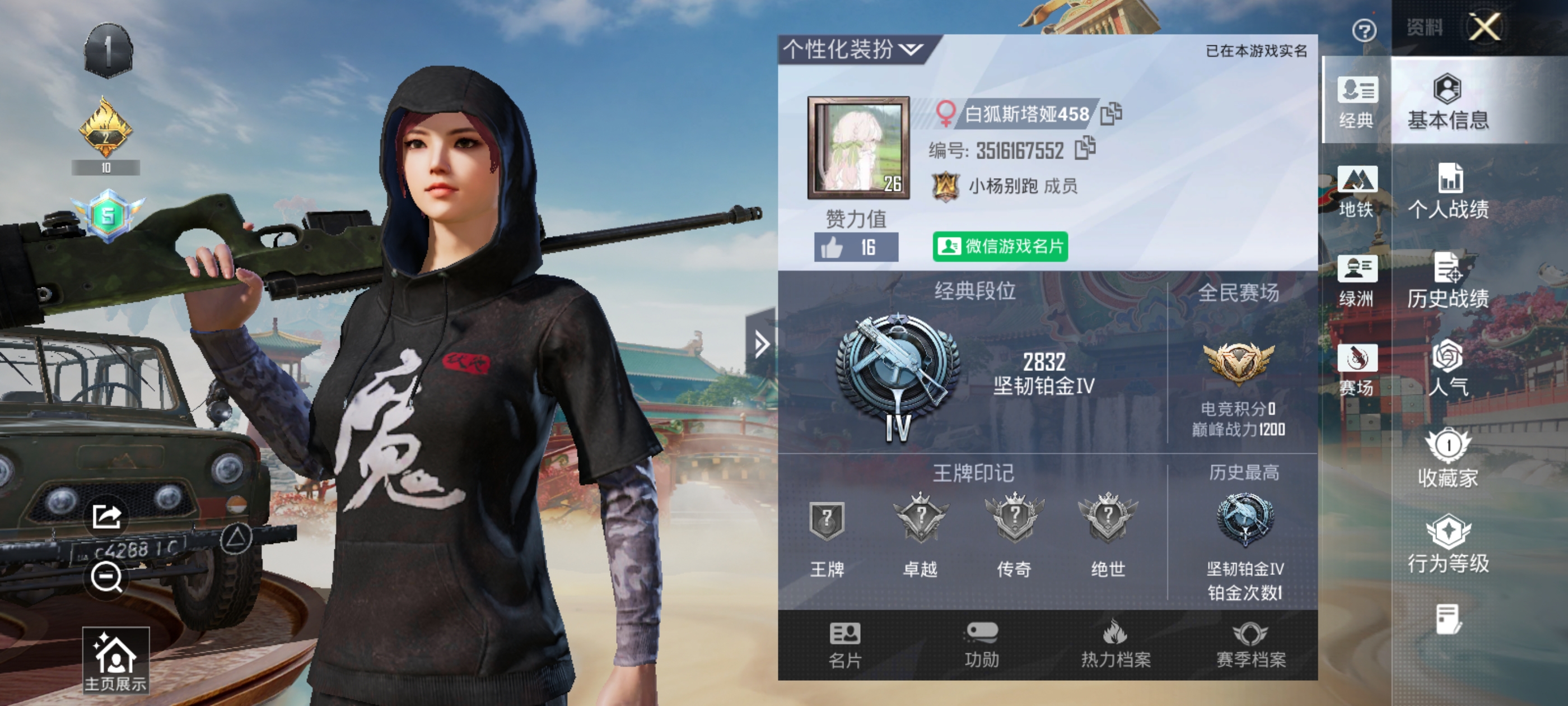Open the 功勋 merit tab
1568x706 pixels.
981,645
